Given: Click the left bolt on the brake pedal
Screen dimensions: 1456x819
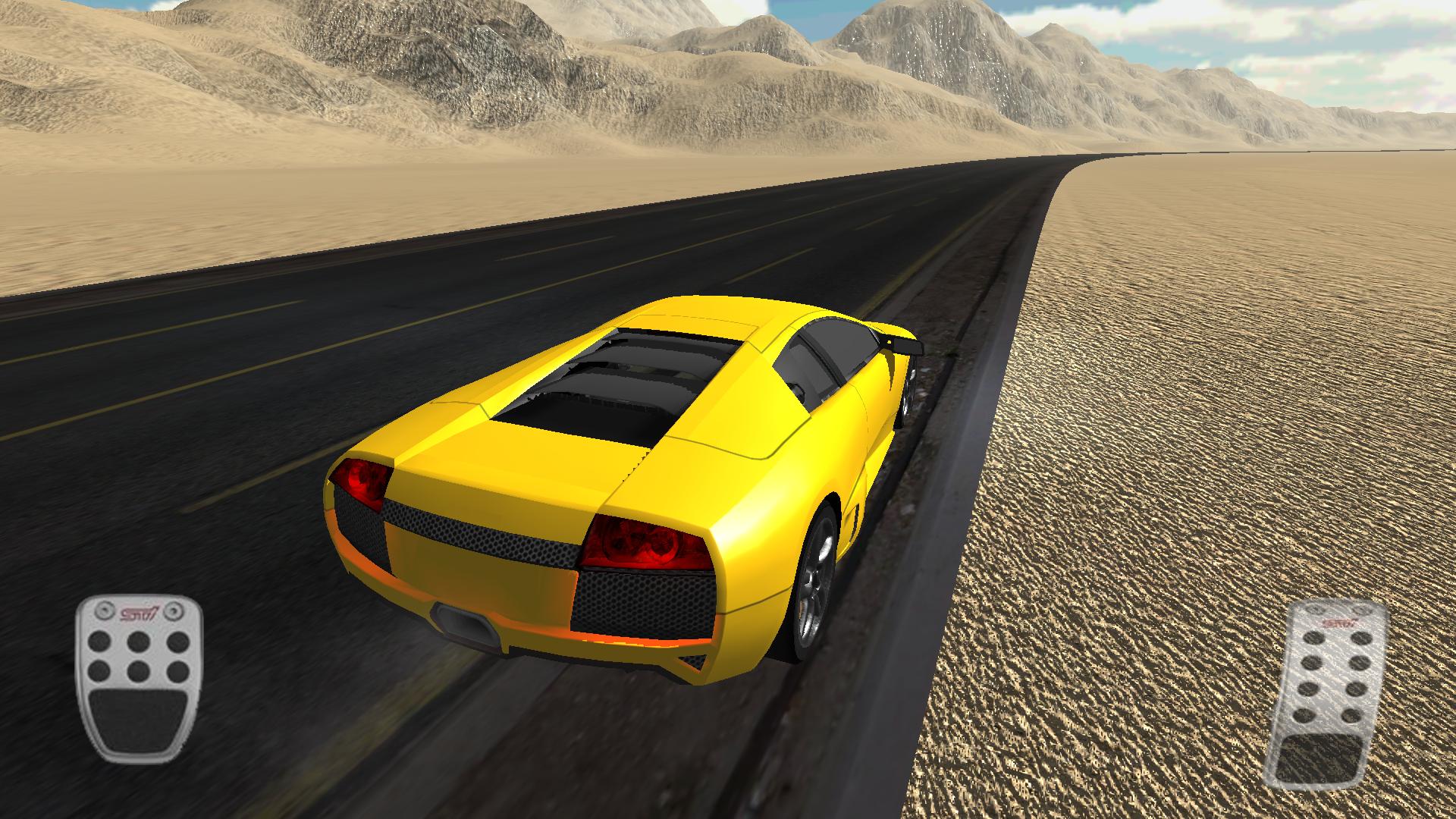Looking at the screenshot, I should coord(105,610).
